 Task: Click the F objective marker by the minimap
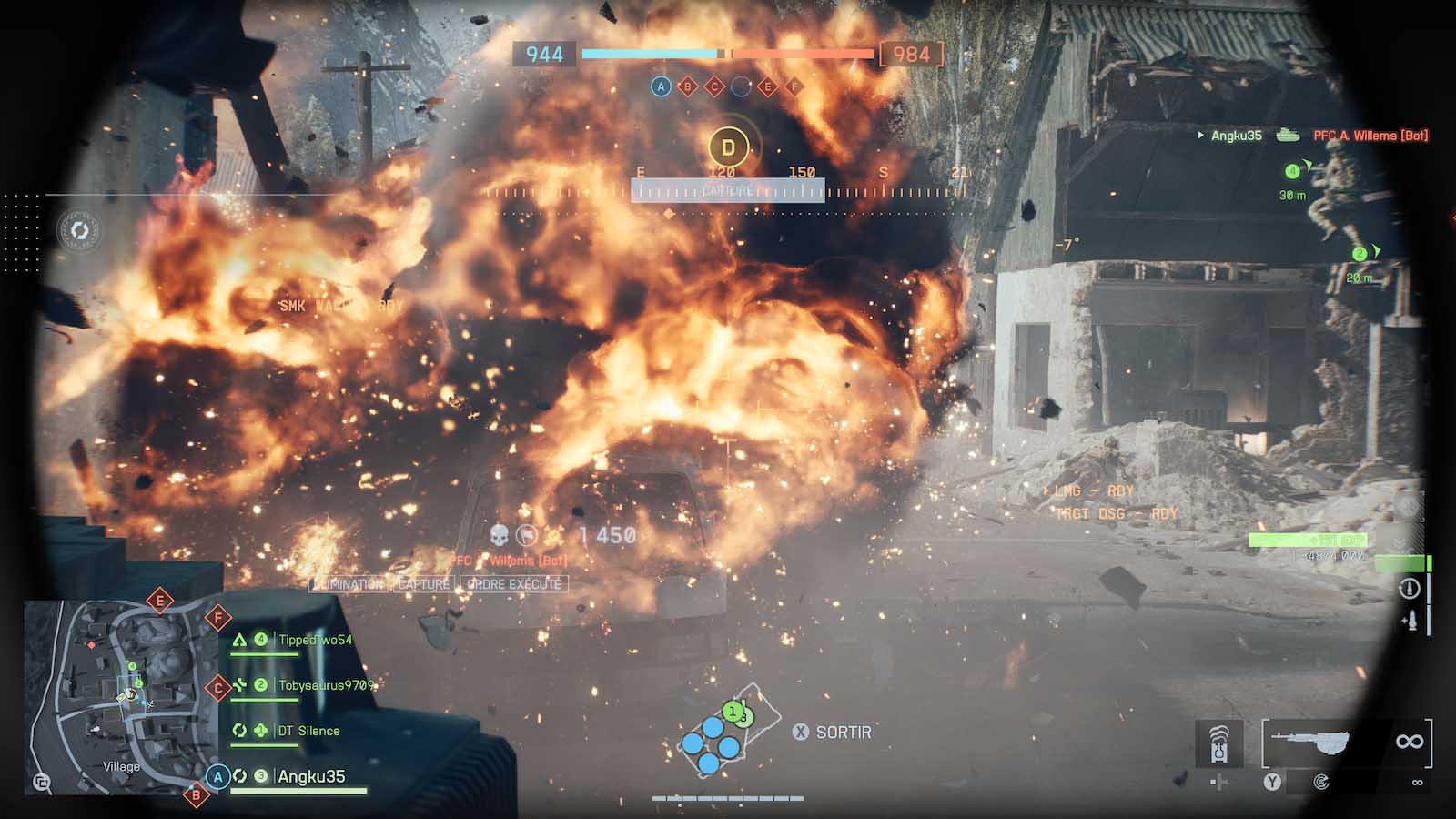tap(218, 619)
